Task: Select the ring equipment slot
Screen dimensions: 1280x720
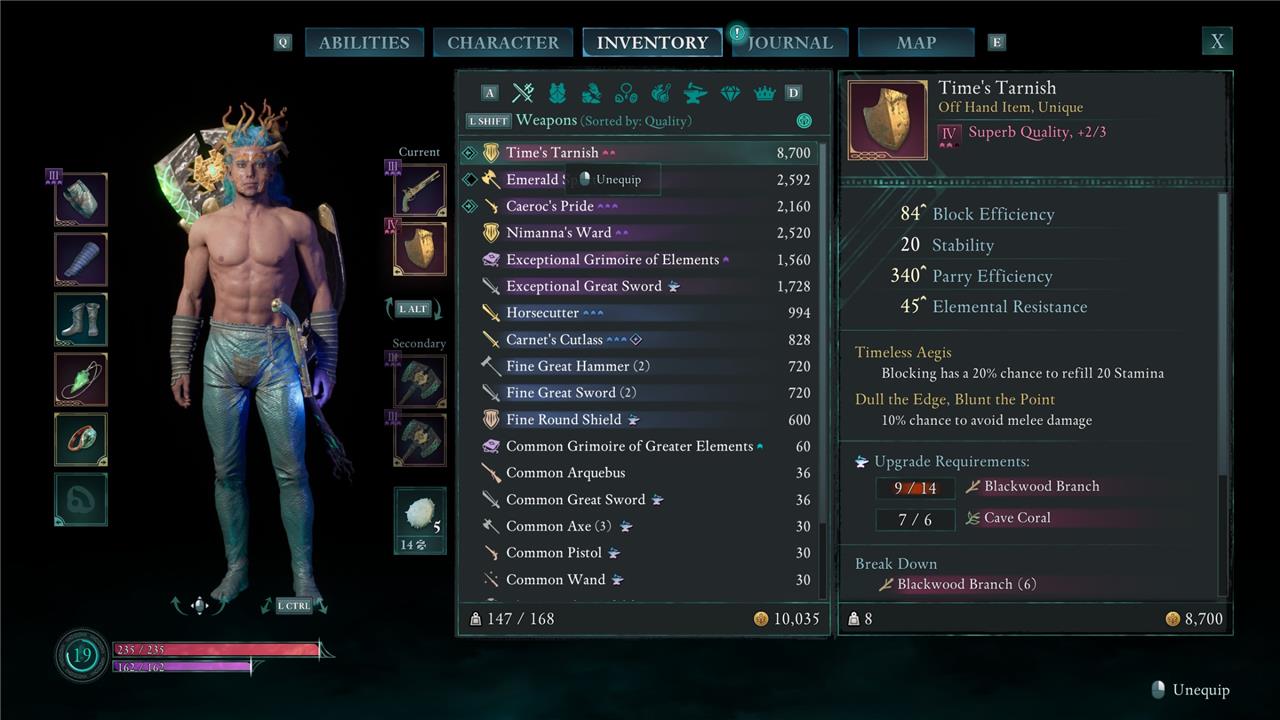Action: pyautogui.click(x=81, y=439)
